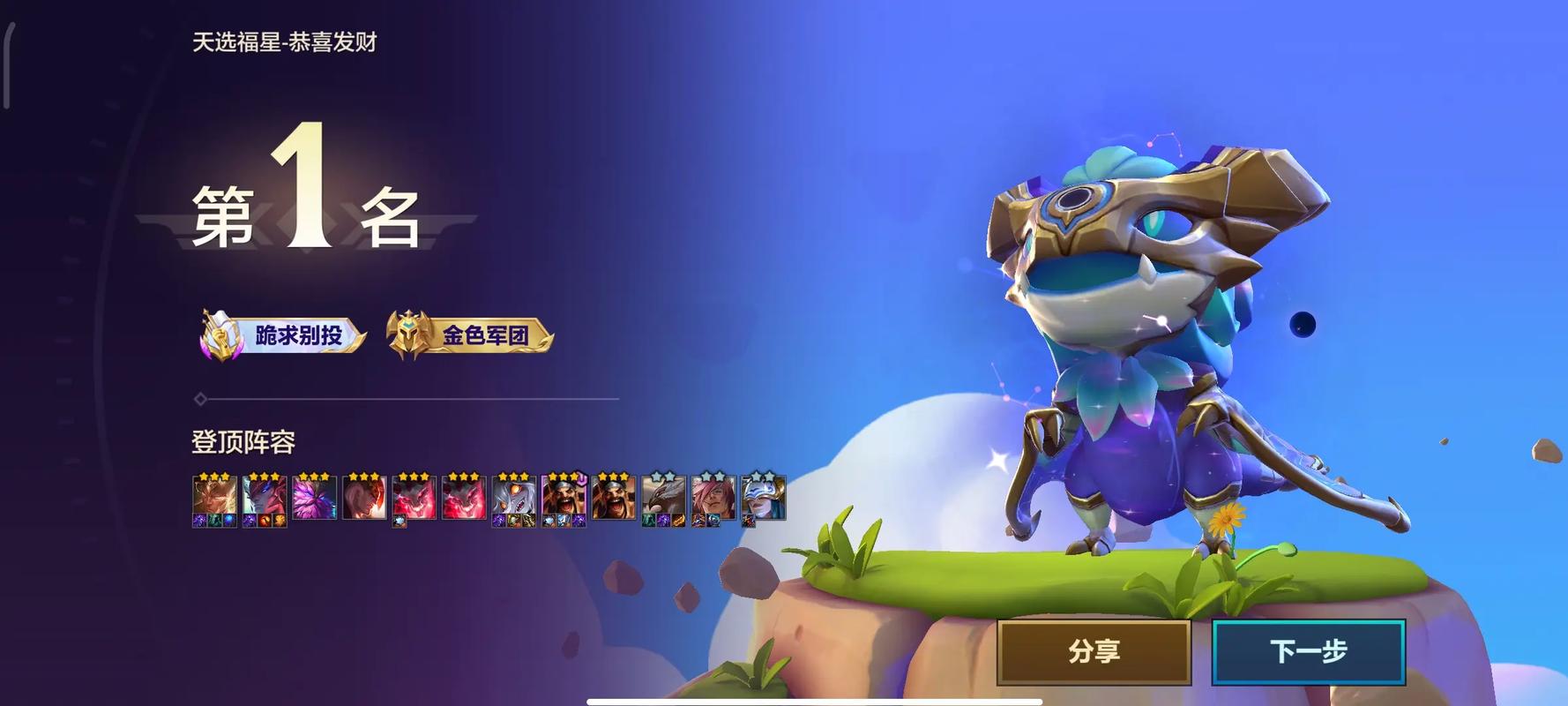View the white-haired orange-eyed champion portrait

click(x=513, y=499)
